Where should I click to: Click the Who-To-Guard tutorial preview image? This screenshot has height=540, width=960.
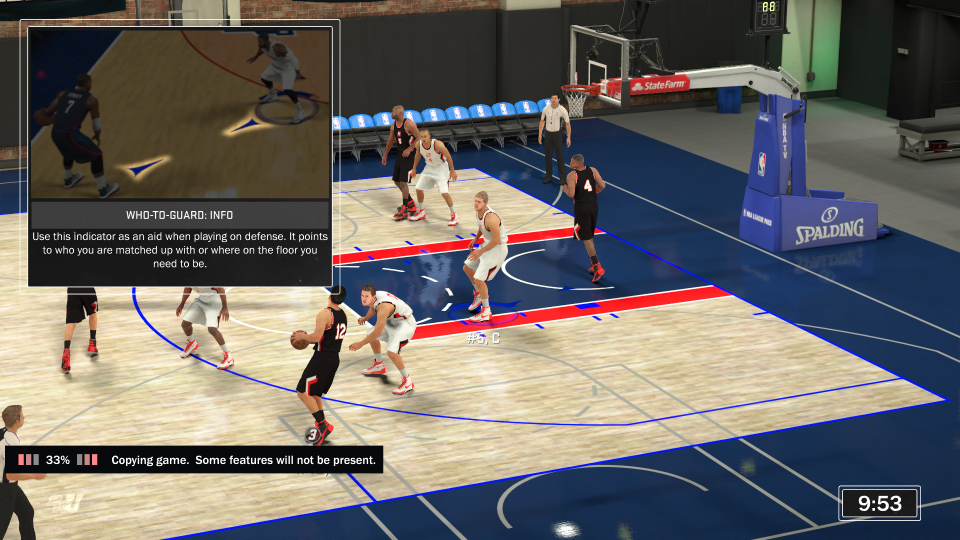[180, 112]
